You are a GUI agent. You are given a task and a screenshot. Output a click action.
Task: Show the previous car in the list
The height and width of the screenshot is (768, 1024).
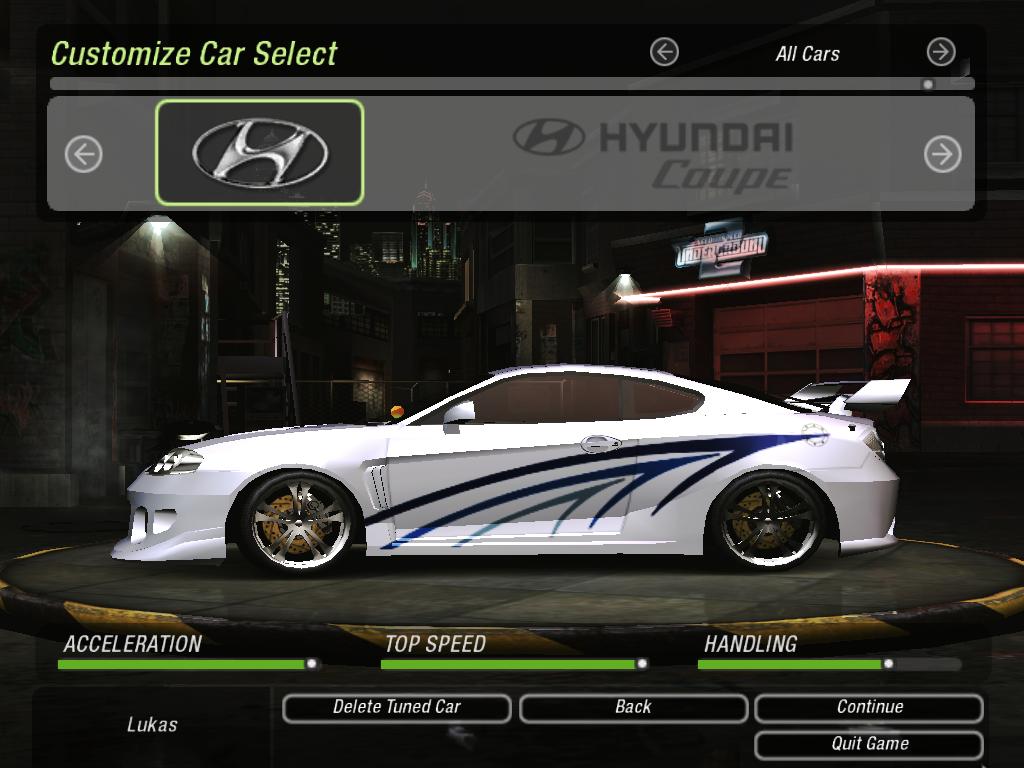pyautogui.click(x=84, y=154)
